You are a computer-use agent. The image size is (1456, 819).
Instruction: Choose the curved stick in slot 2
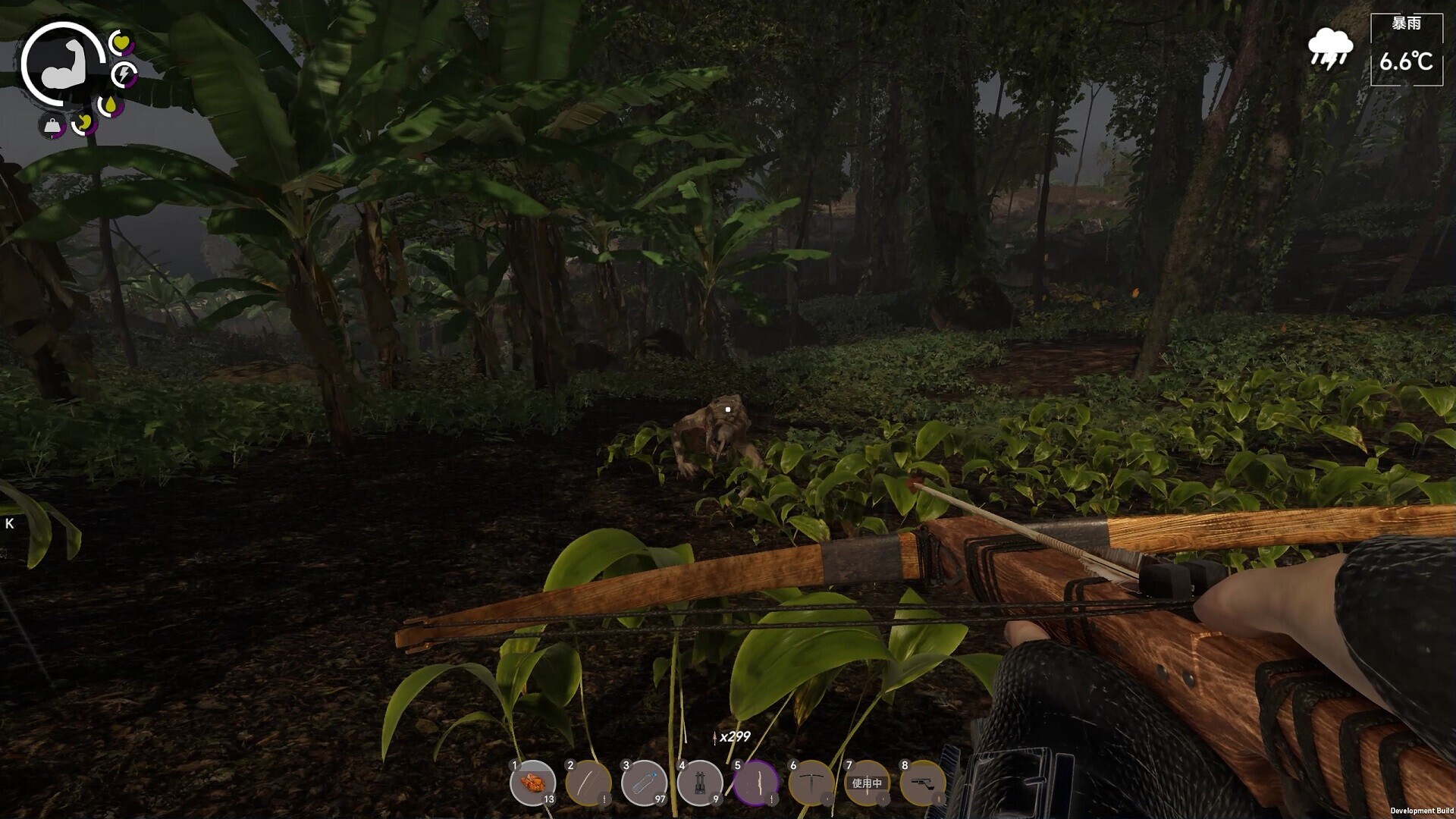click(588, 782)
